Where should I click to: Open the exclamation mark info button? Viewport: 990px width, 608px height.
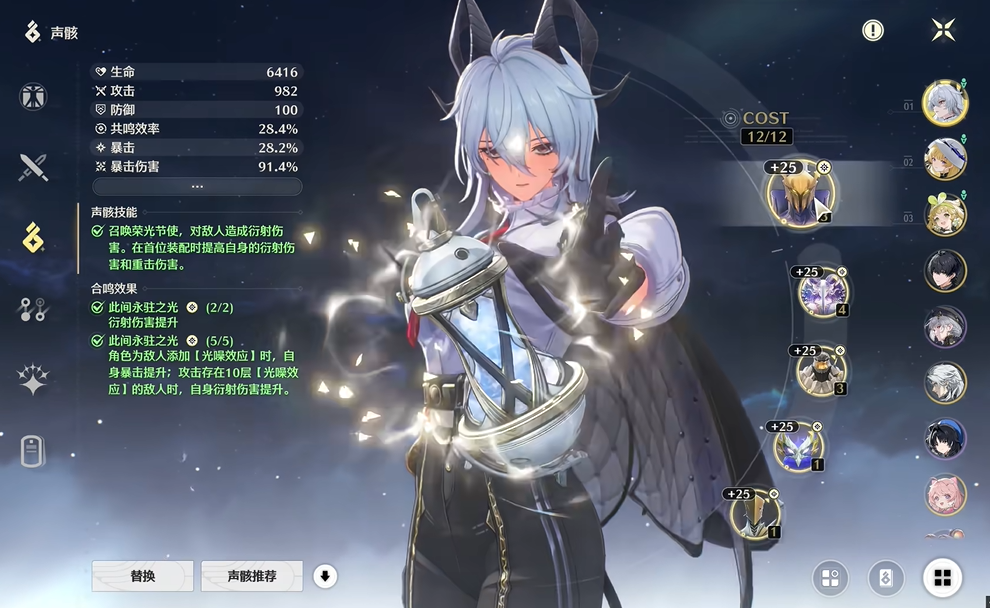873,31
